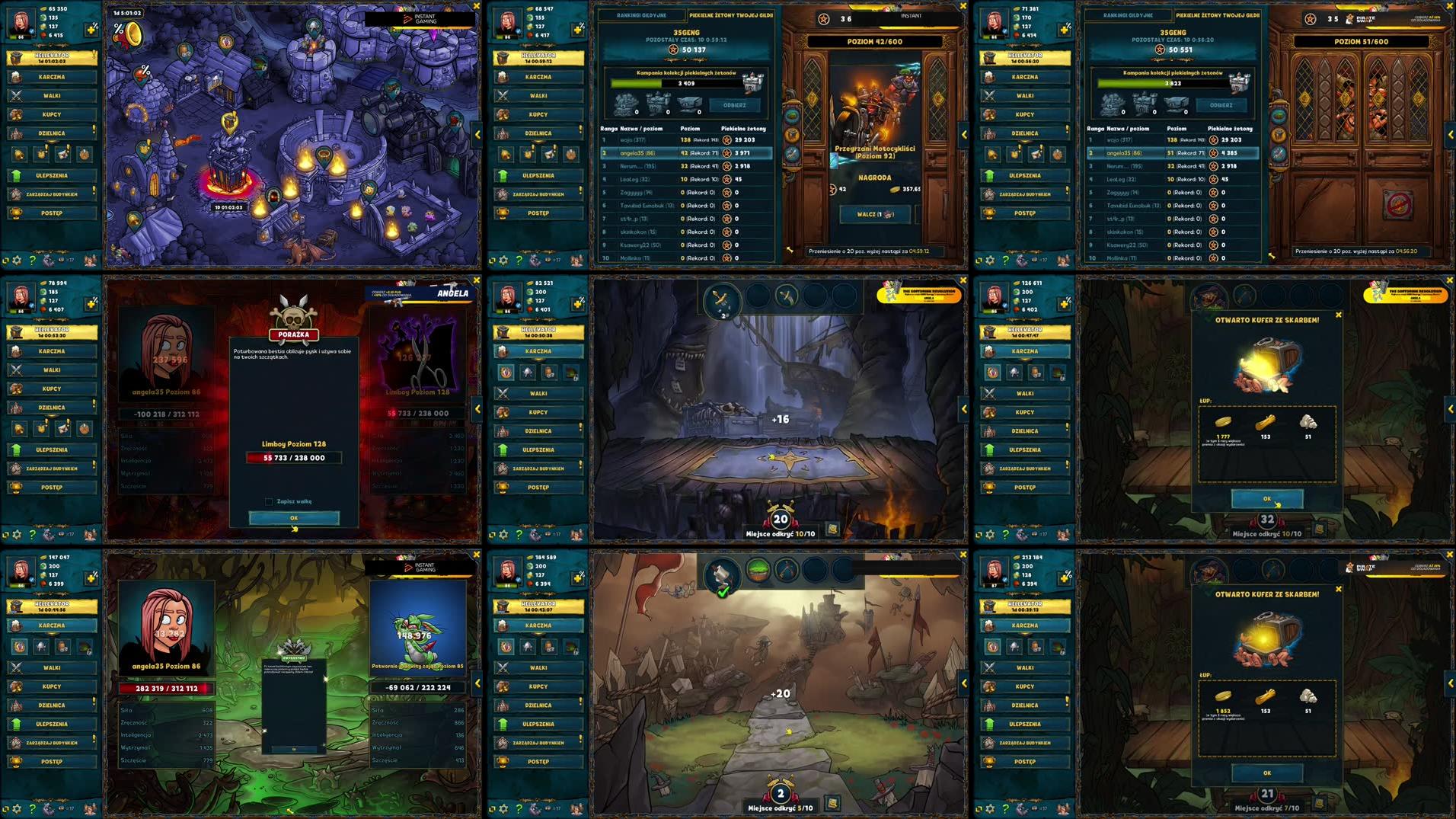Image resolution: width=1456 pixels, height=819 pixels.
Task: Select the crossed swords WALKI icon
Action: point(16,96)
